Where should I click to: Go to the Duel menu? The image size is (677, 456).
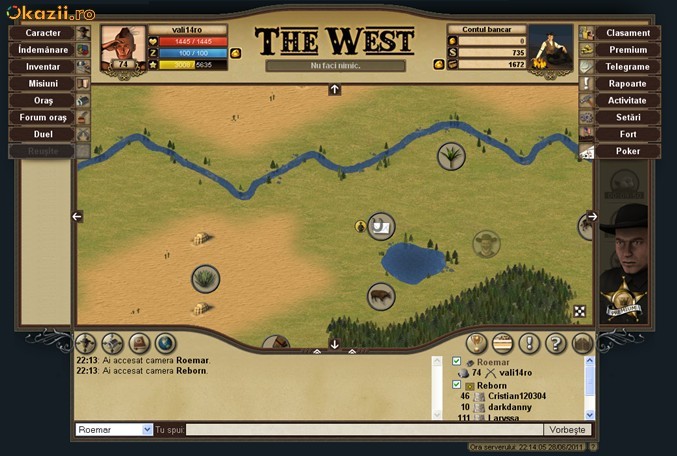[x=43, y=134]
